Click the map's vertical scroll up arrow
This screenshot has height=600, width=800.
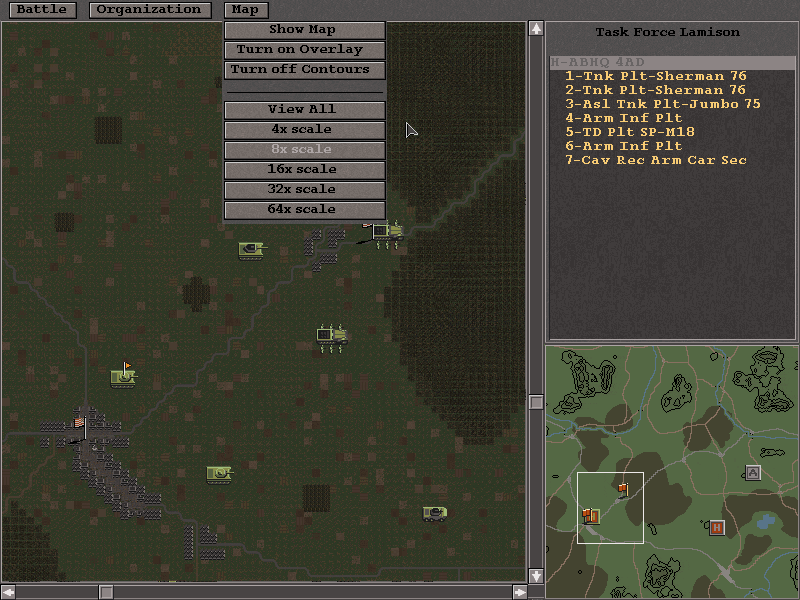click(x=536, y=28)
